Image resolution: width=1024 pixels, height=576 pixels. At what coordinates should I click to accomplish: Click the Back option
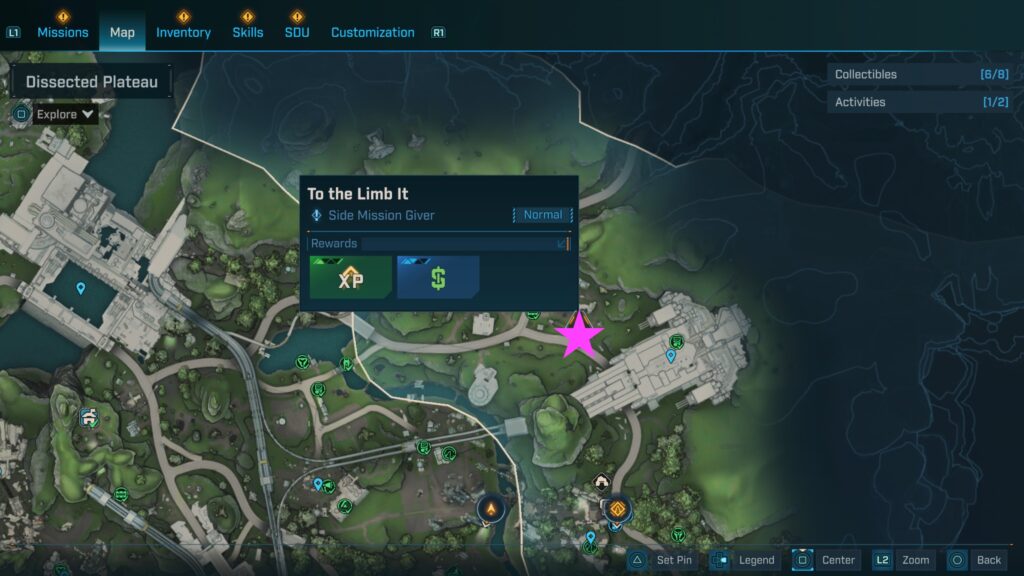coord(976,560)
